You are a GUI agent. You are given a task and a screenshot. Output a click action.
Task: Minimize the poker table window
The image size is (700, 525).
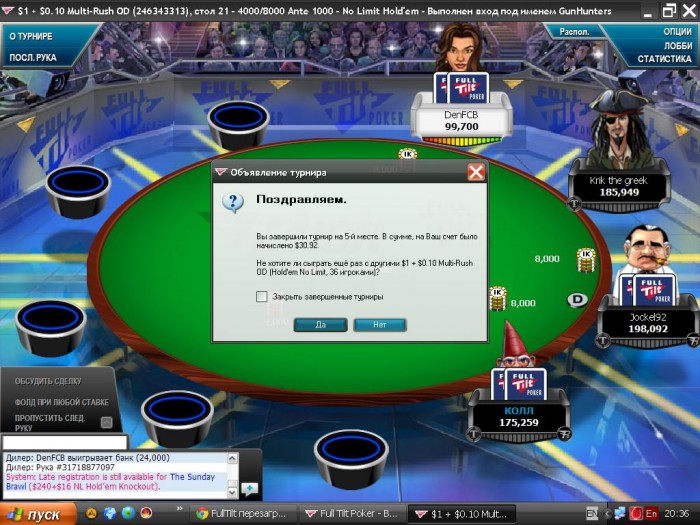point(645,10)
